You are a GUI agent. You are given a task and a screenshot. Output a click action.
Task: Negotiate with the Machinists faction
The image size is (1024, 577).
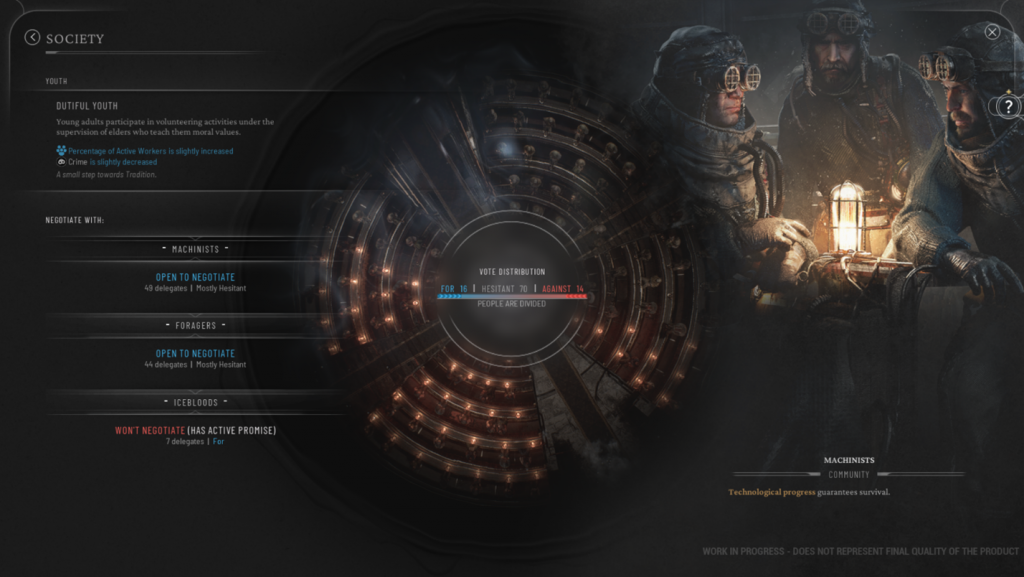[x=195, y=277]
